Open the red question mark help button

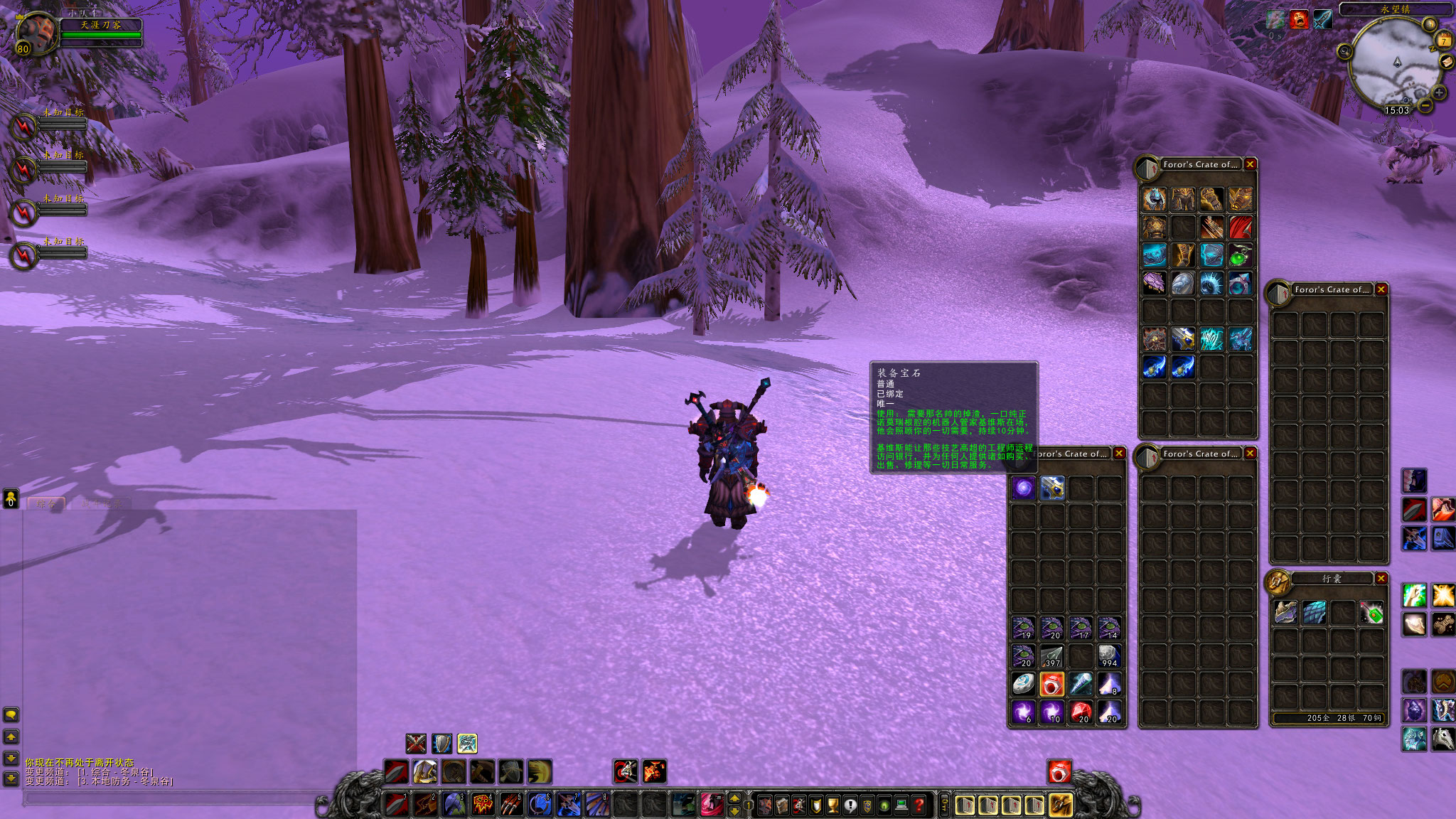[x=919, y=805]
